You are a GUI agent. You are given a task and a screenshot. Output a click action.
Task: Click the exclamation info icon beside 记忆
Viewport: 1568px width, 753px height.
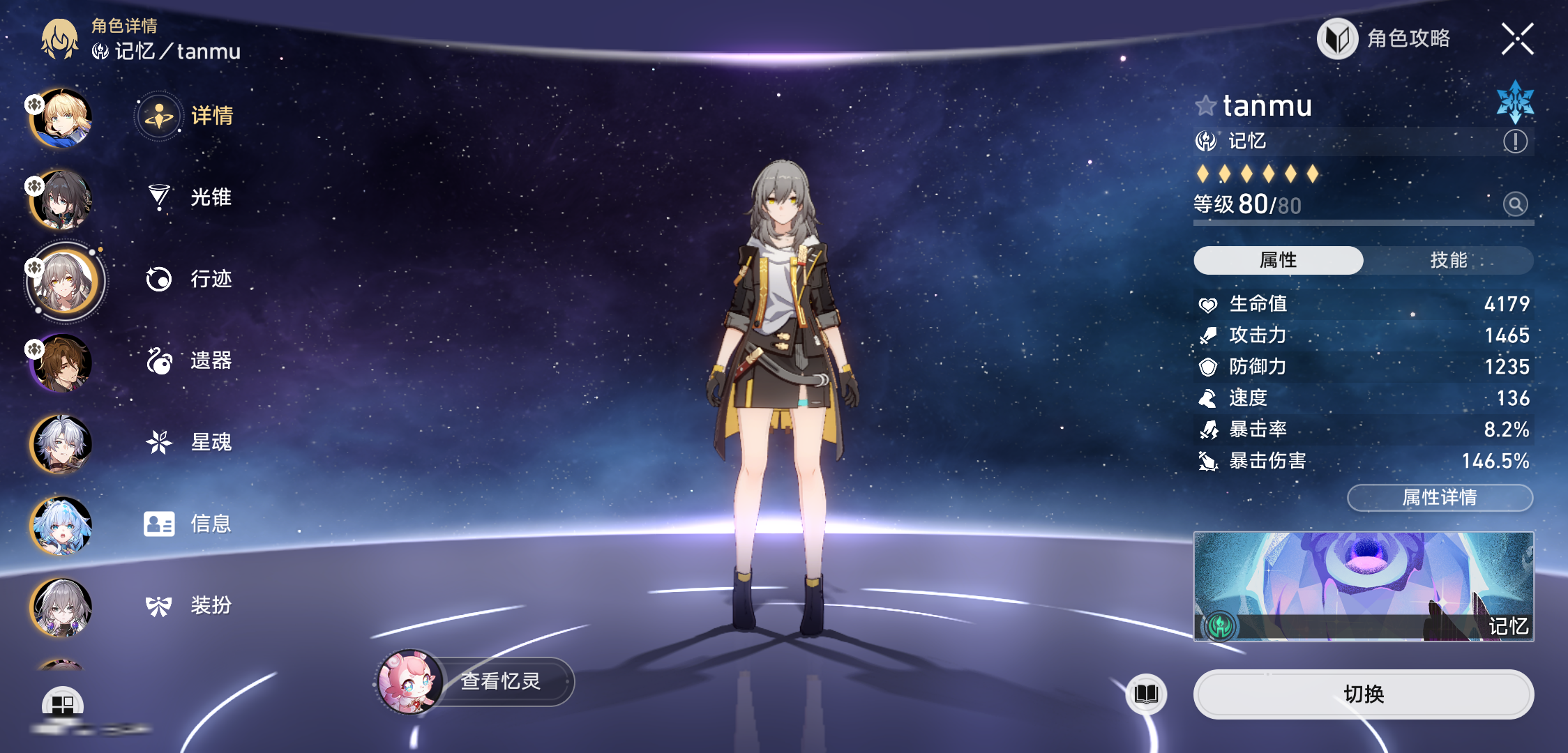[x=1515, y=142]
